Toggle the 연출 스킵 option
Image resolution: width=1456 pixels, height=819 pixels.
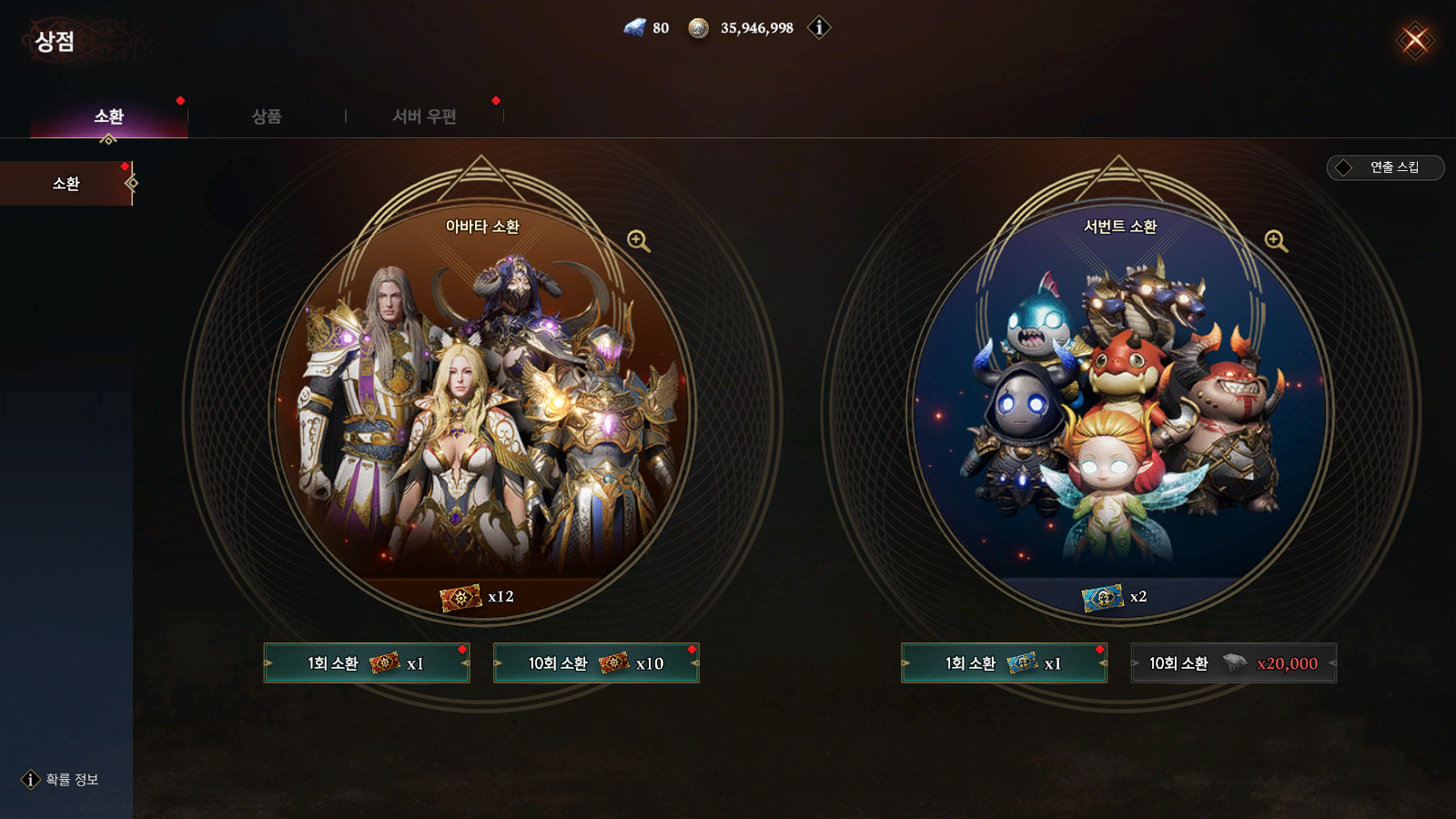click(x=1385, y=167)
